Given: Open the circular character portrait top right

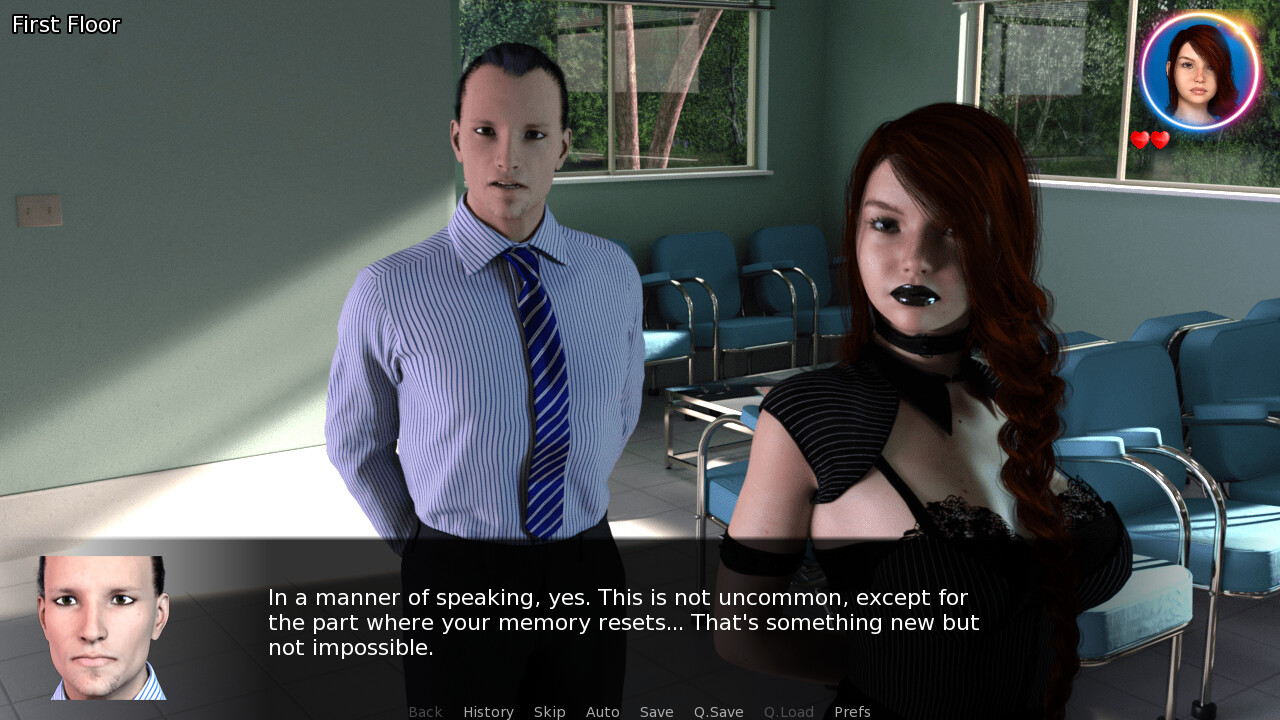Looking at the screenshot, I should pos(1197,69).
